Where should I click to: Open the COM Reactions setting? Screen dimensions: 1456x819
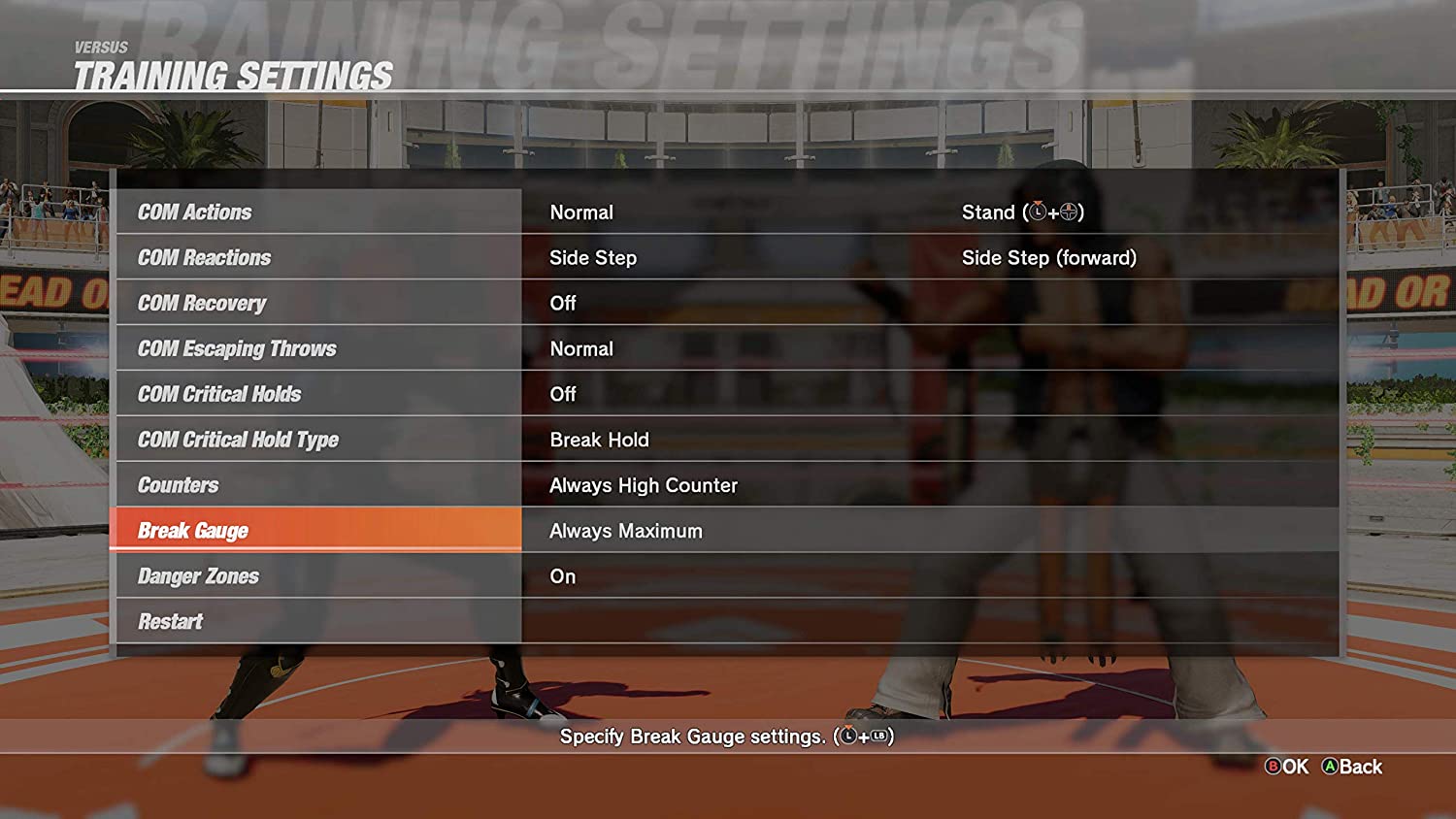point(318,257)
